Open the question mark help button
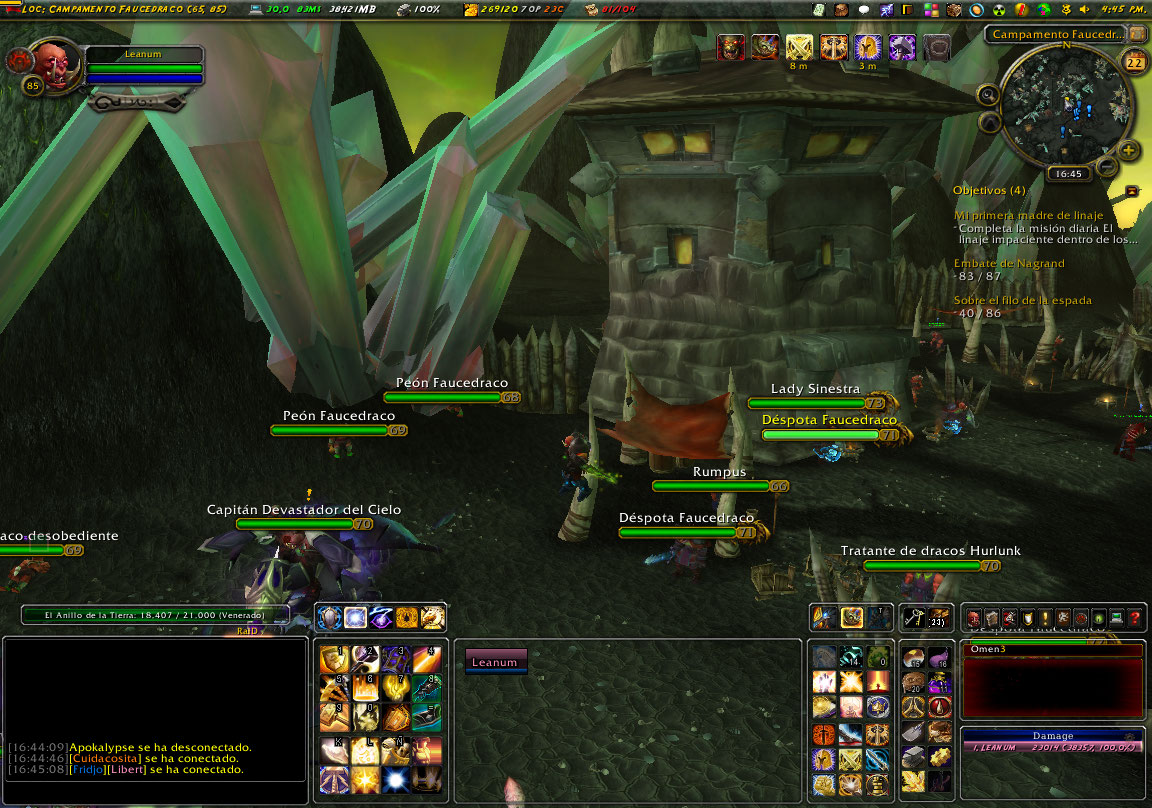 (x=1134, y=619)
